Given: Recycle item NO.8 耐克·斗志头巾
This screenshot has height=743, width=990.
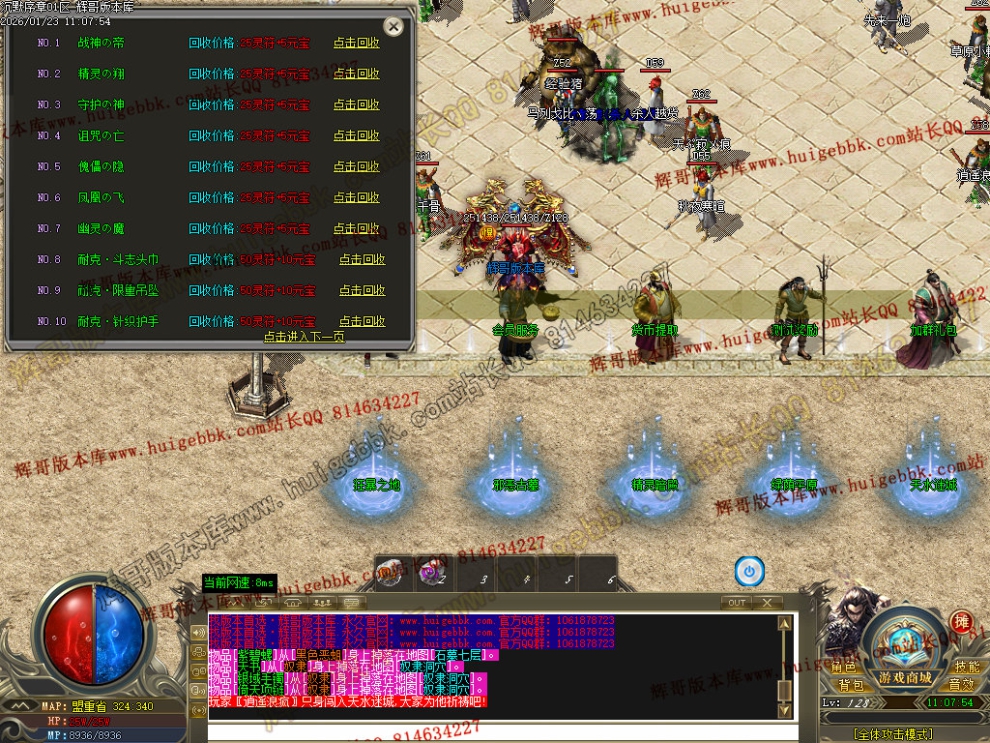Looking at the screenshot, I should [x=362, y=260].
